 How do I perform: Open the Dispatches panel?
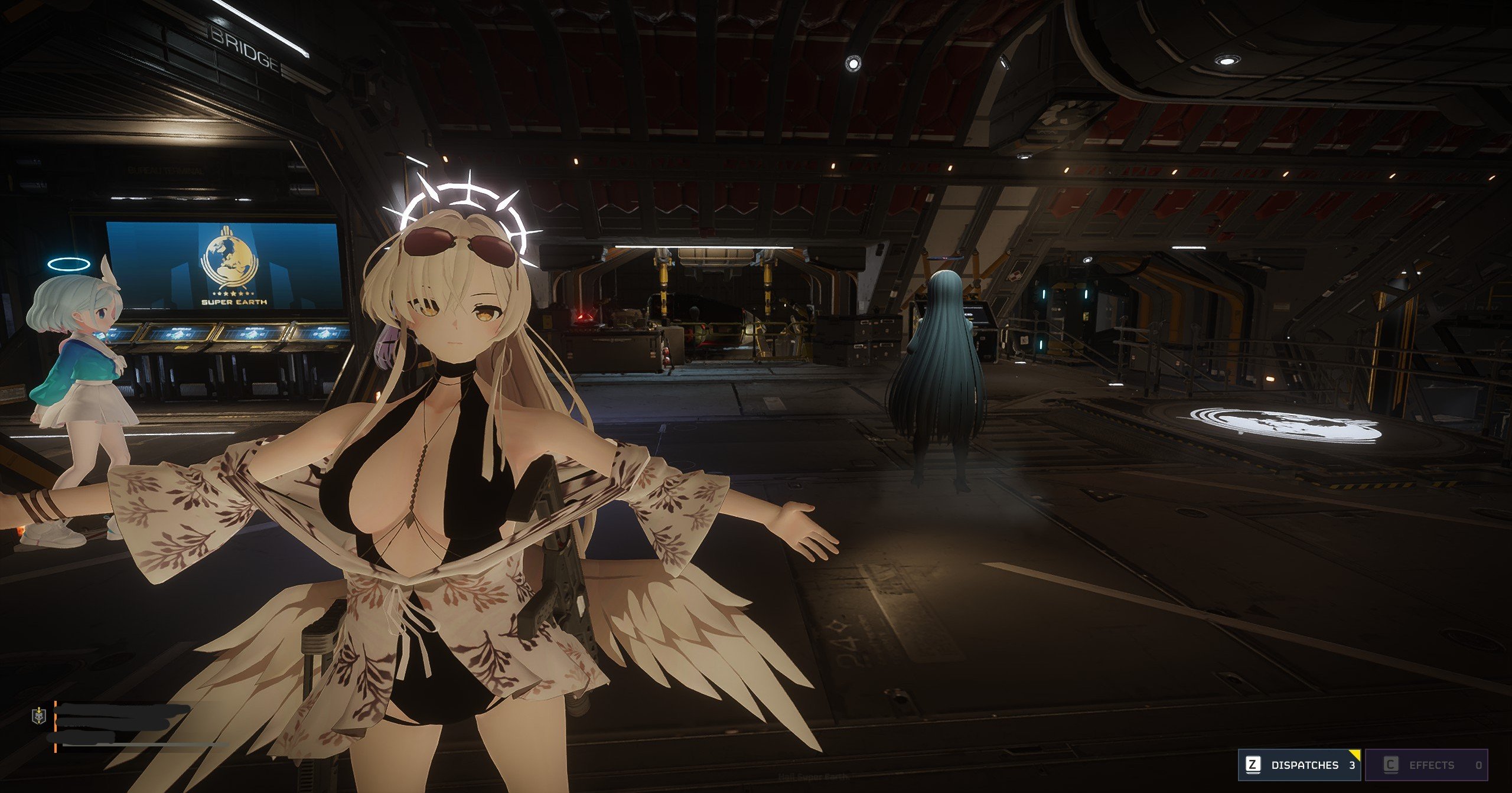pyautogui.click(x=1298, y=765)
